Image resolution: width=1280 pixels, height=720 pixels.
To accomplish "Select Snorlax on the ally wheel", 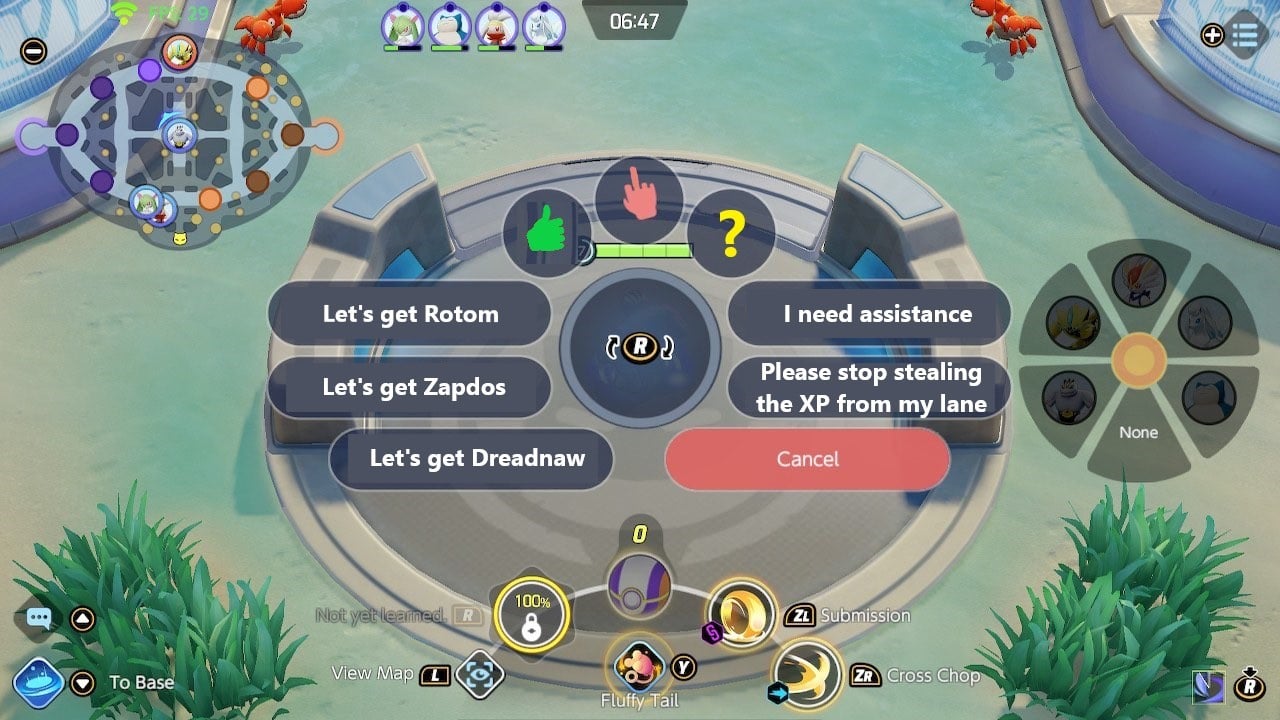I will 1210,397.
